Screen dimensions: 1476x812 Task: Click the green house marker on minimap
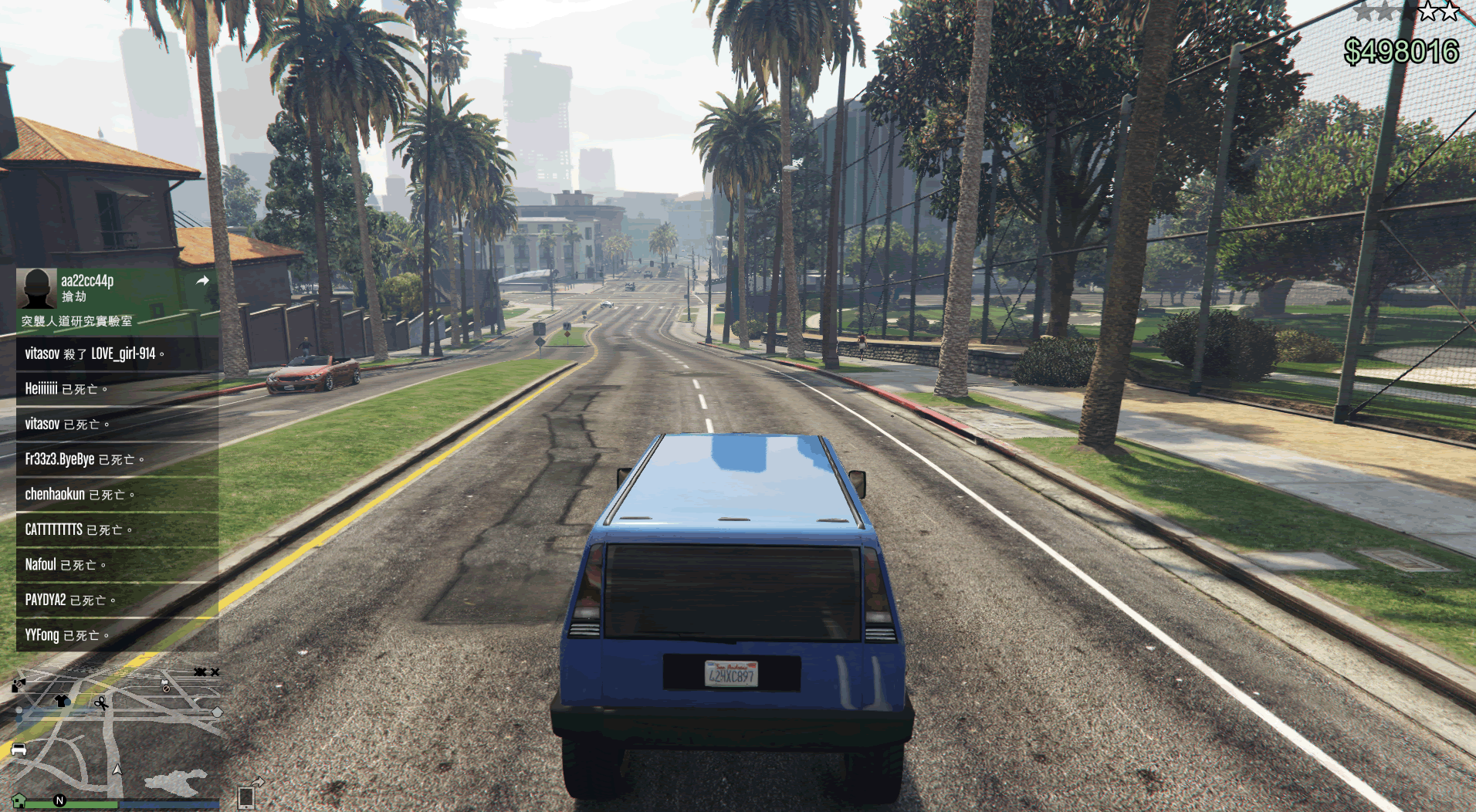[x=19, y=800]
